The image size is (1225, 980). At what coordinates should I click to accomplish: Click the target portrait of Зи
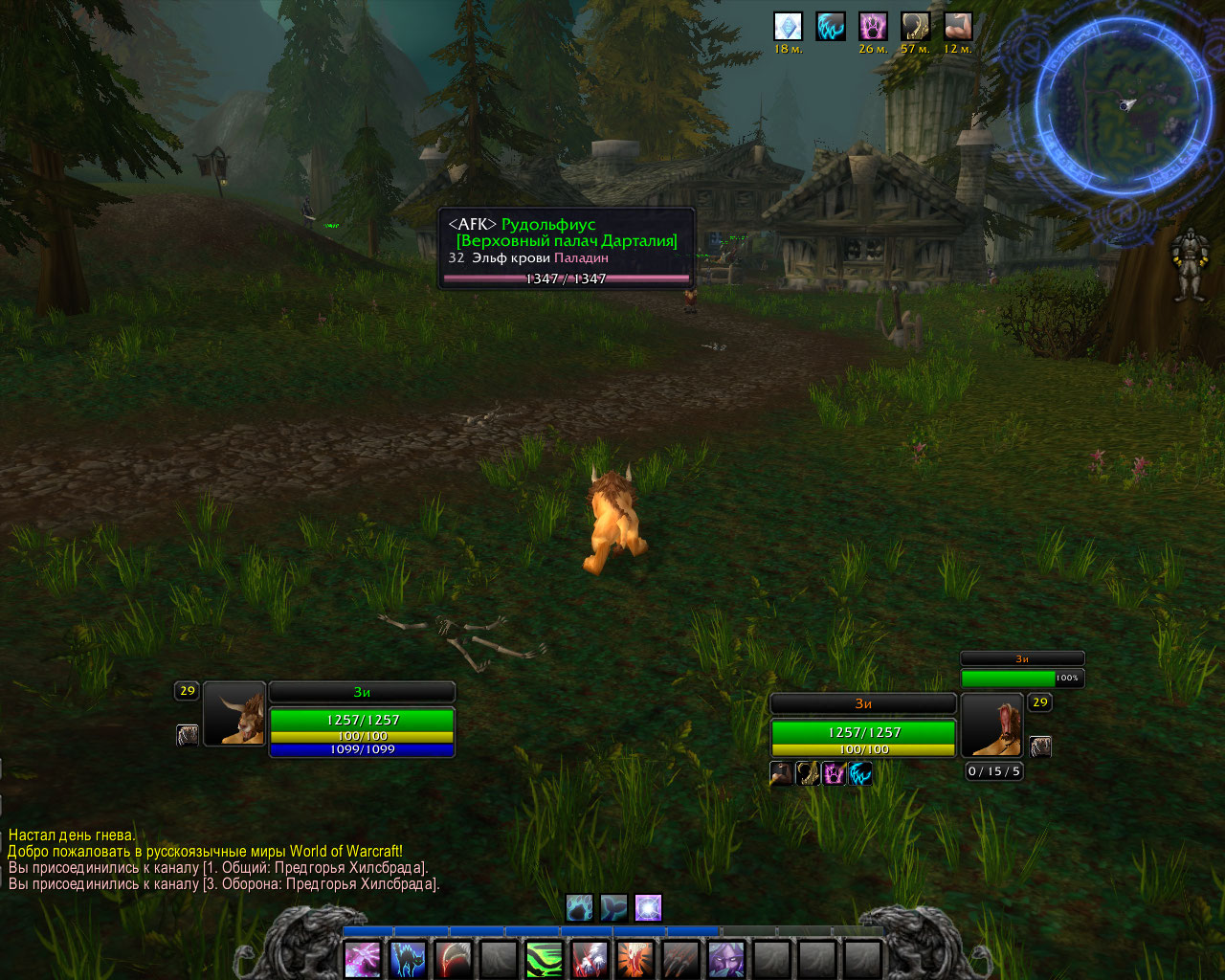pos(992,724)
